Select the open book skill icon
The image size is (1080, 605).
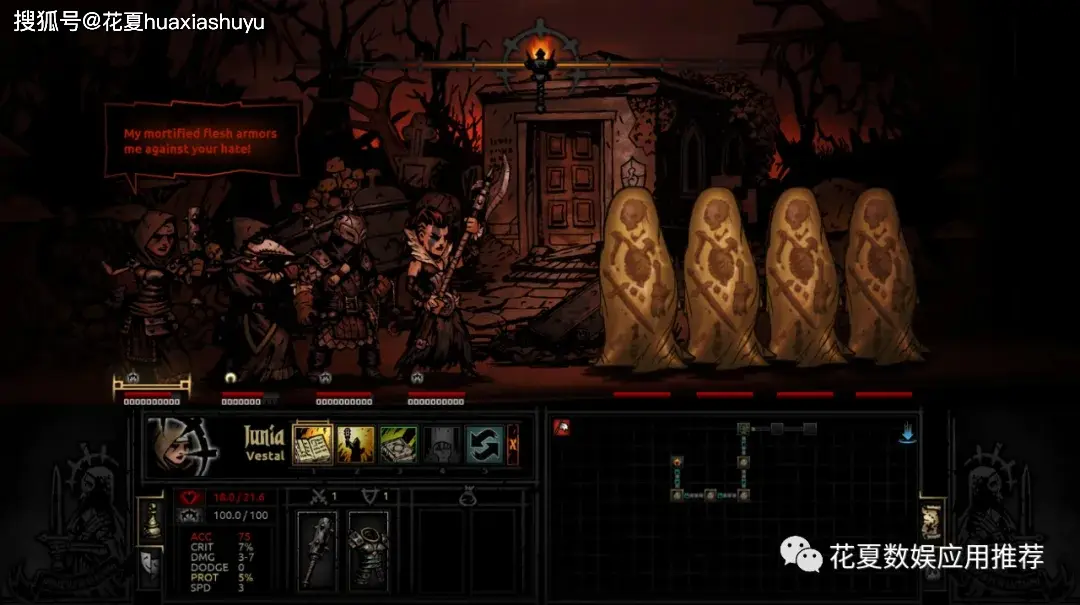click(311, 444)
